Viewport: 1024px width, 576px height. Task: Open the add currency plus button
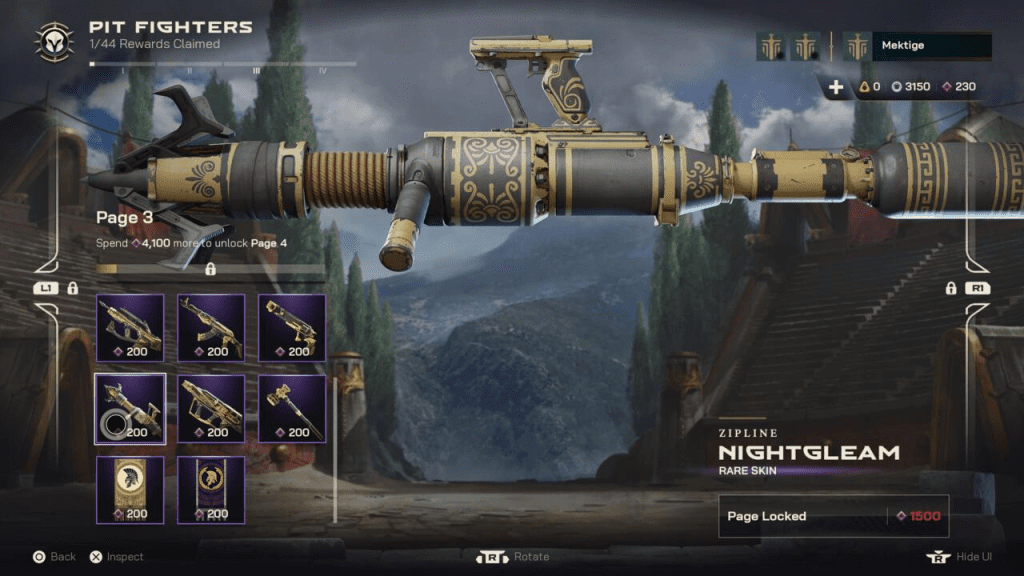pos(836,87)
